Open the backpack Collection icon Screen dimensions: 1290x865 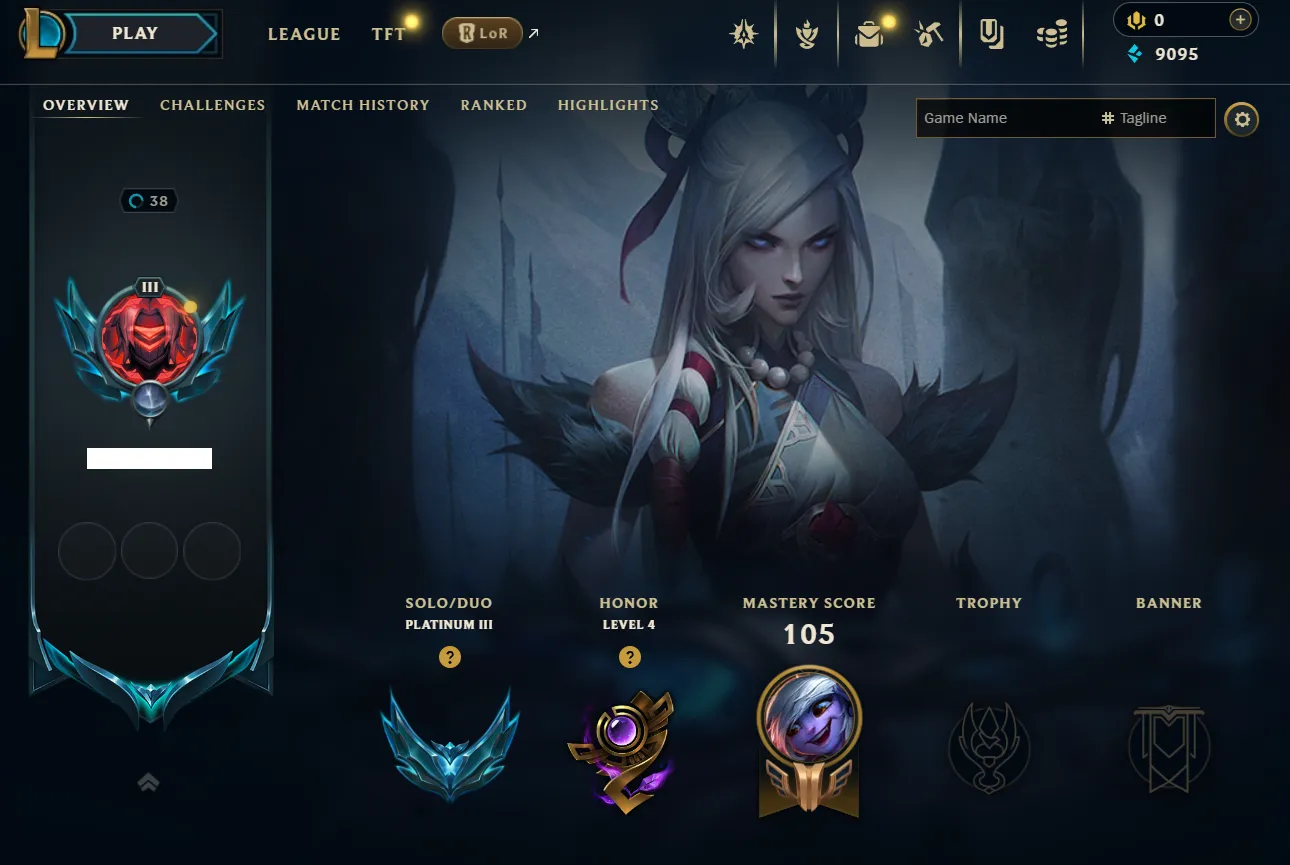click(869, 35)
